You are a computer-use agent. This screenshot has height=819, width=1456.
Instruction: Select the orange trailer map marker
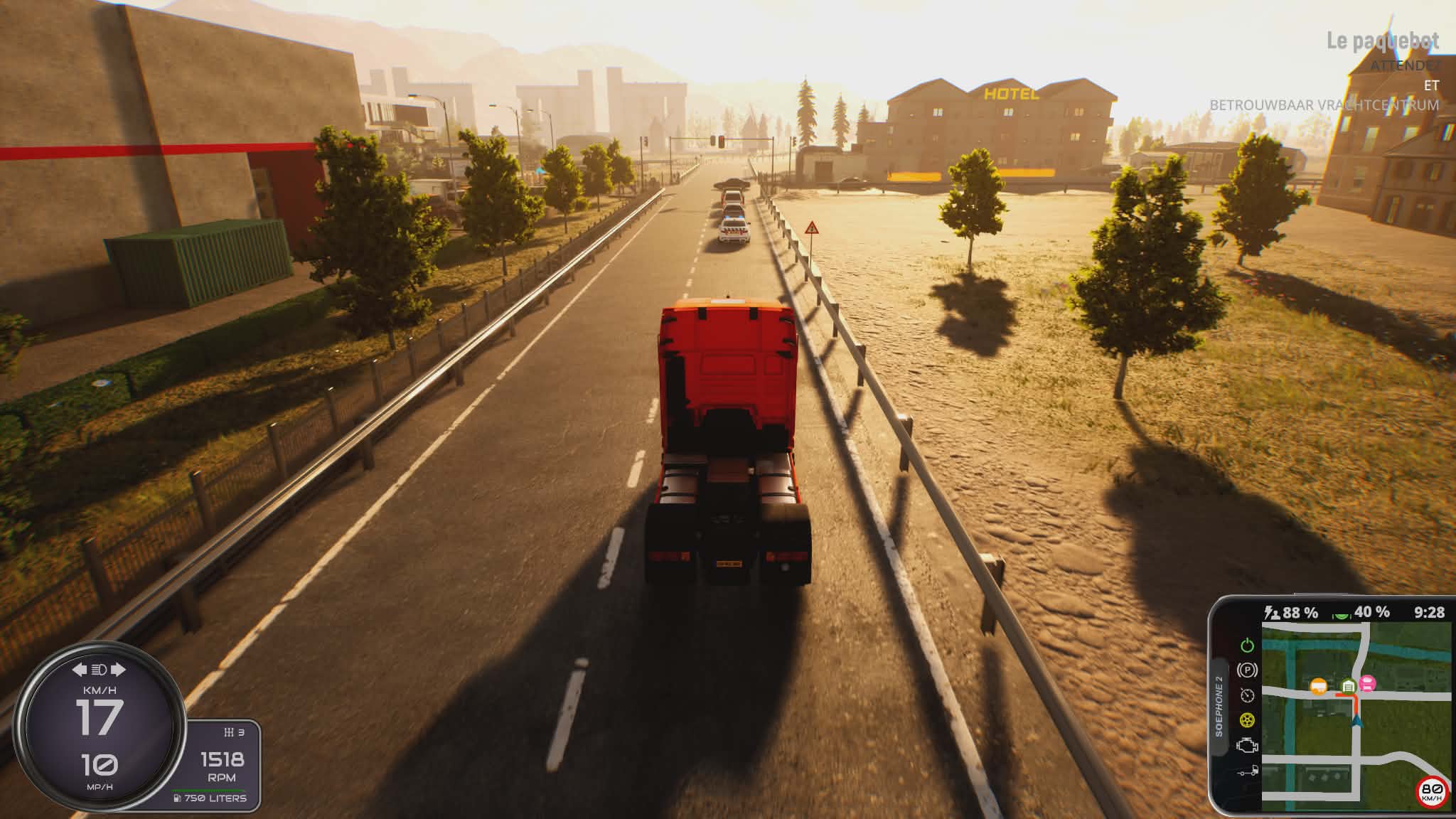click(x=1319, y=686)
